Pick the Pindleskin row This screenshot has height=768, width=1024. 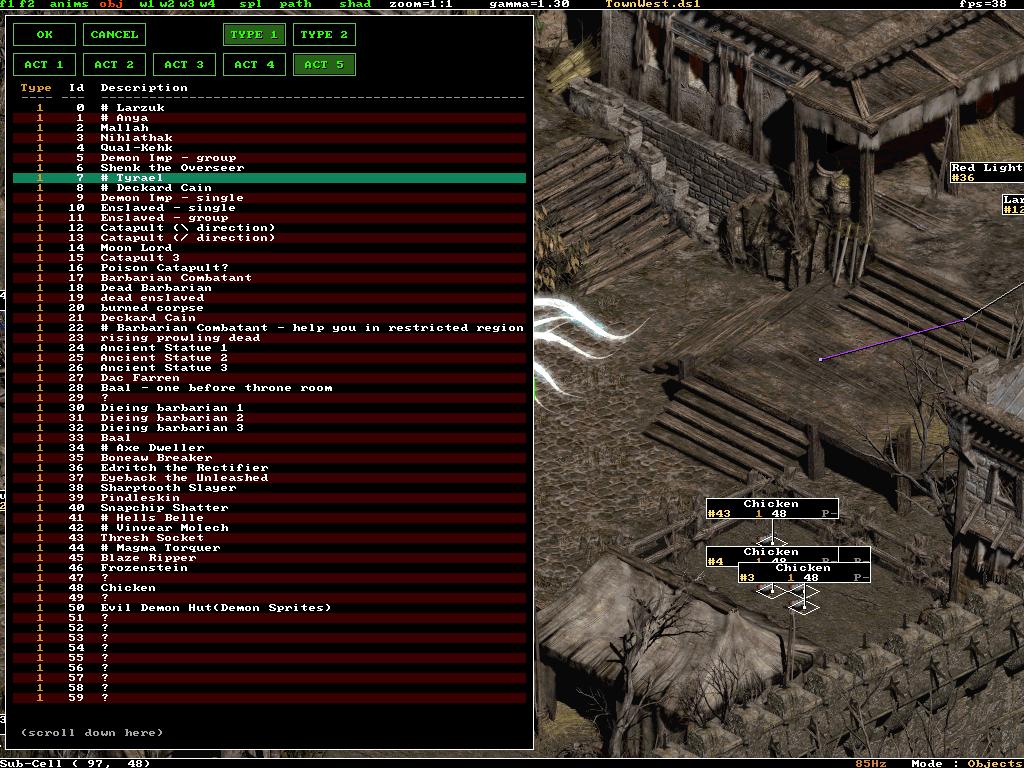pyautogui.click(x=140, y=498)
